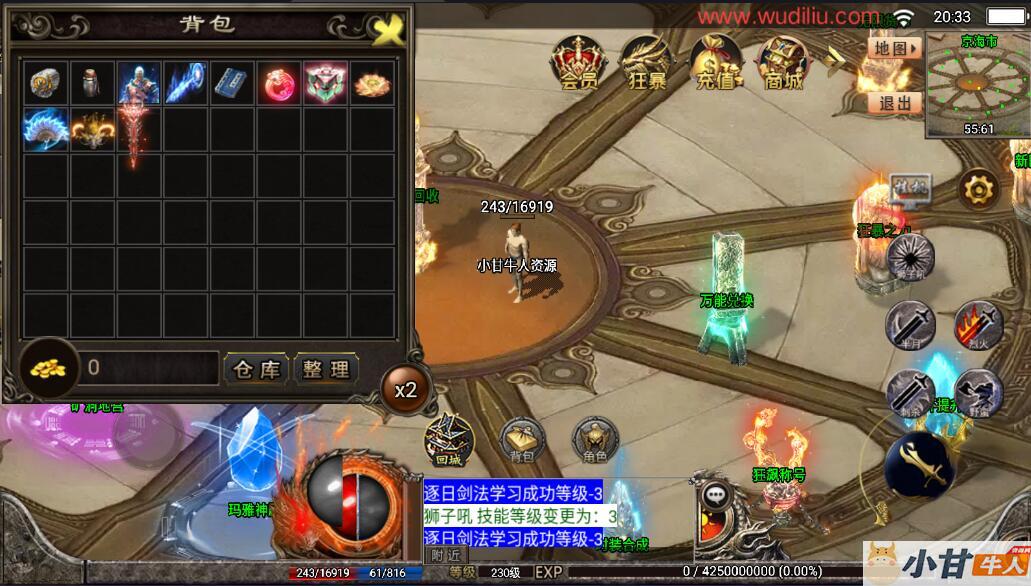Use the 烈火 flaming sword skill

977,325
